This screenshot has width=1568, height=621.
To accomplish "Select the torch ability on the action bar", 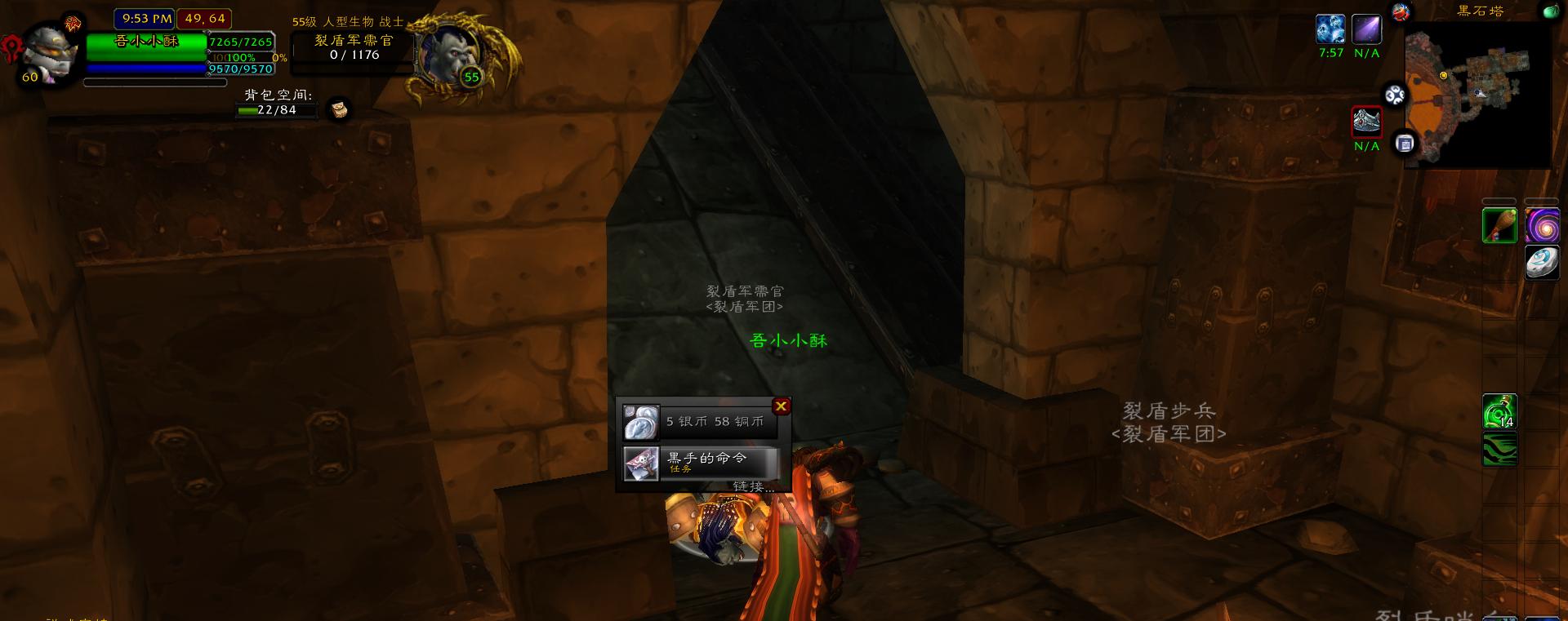I will (x=1501, y=226).
